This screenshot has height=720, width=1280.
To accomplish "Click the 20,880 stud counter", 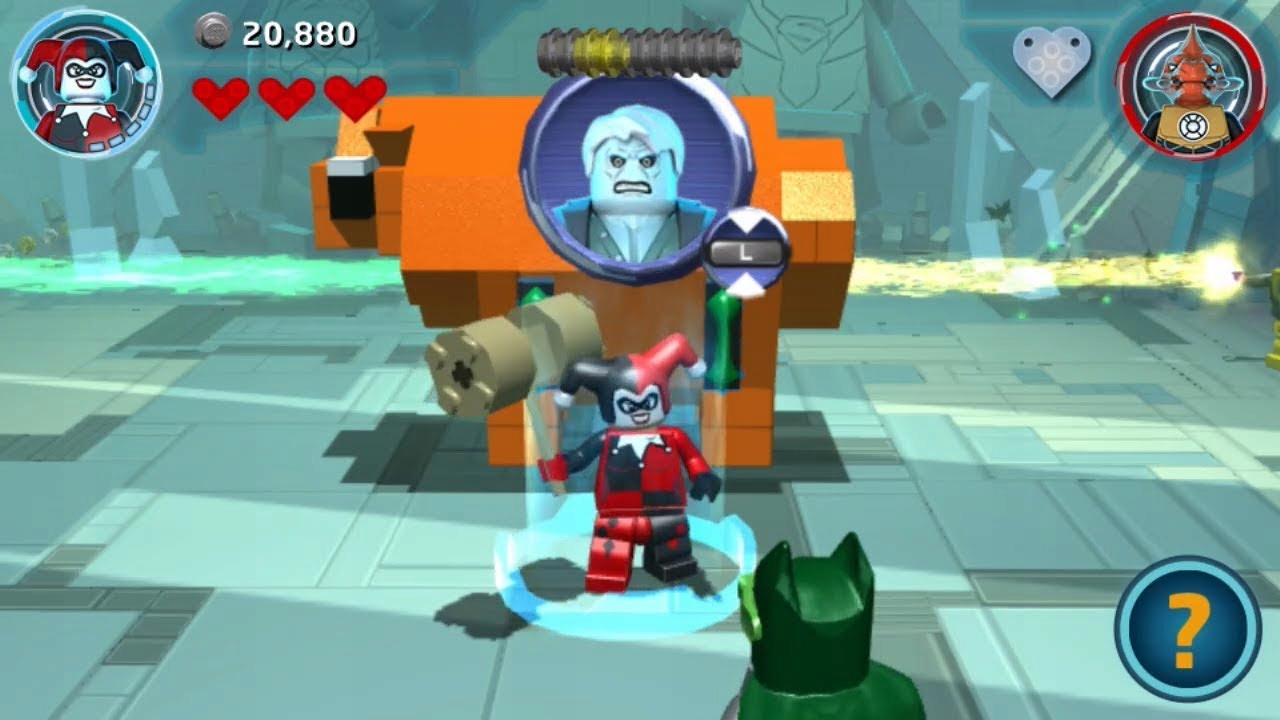I will click(x=297, y=33).
